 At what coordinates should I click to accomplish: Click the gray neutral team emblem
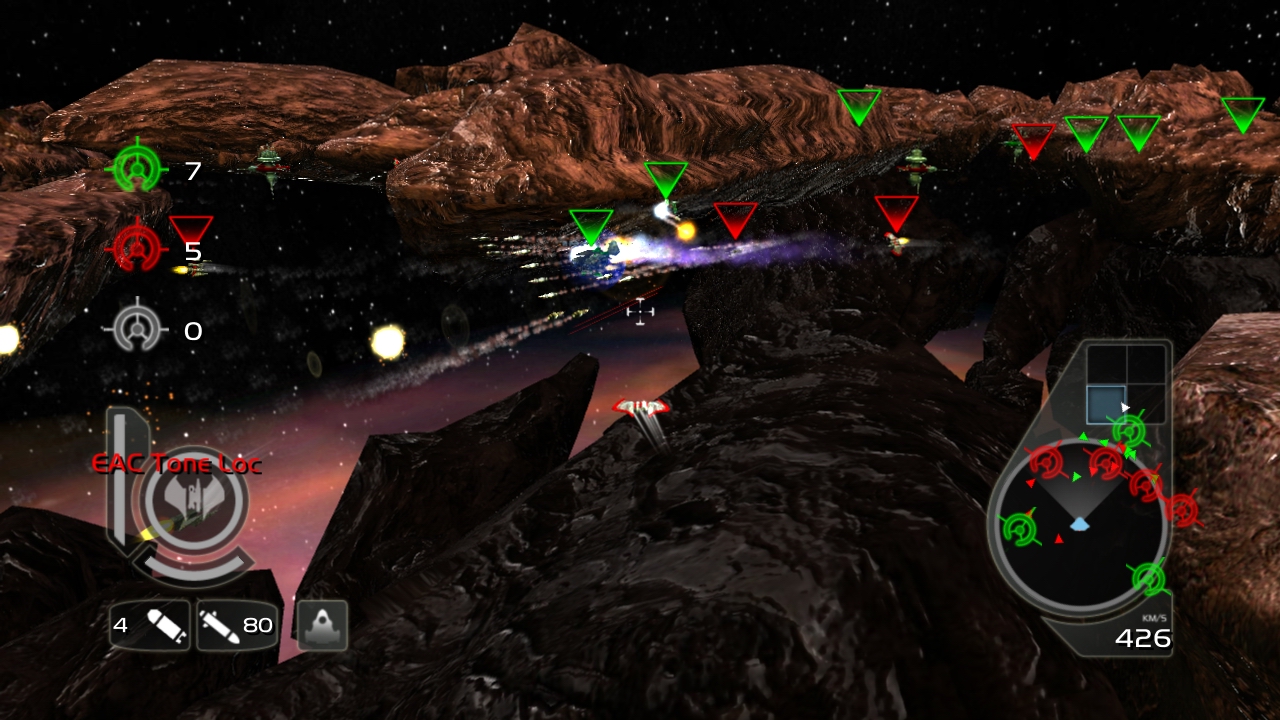pyautogui.click(x=138, y=328)
